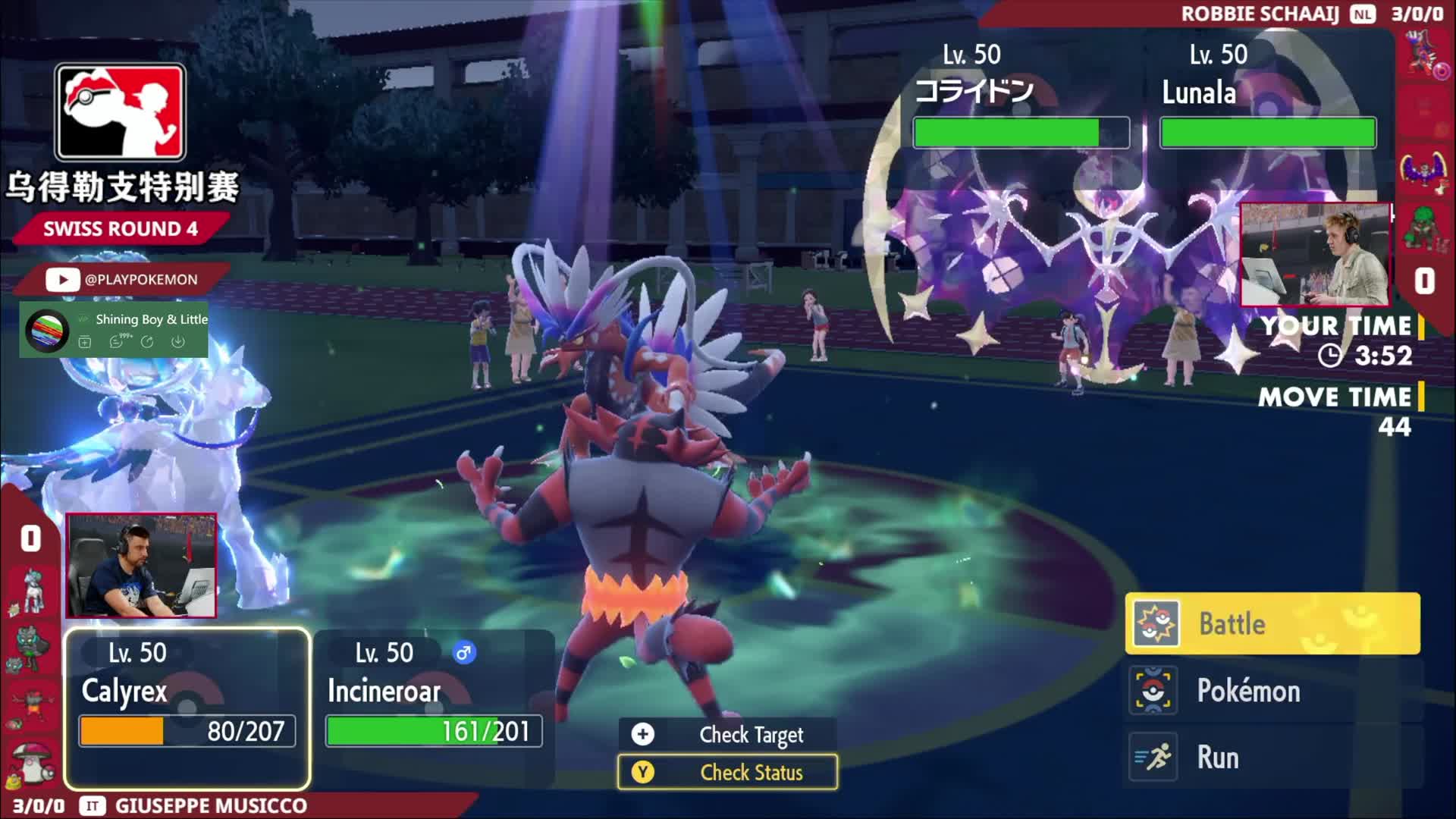This screenshot has height=819, width=1456.
Task: Click the Check Status button
Action: click(728, 772)
